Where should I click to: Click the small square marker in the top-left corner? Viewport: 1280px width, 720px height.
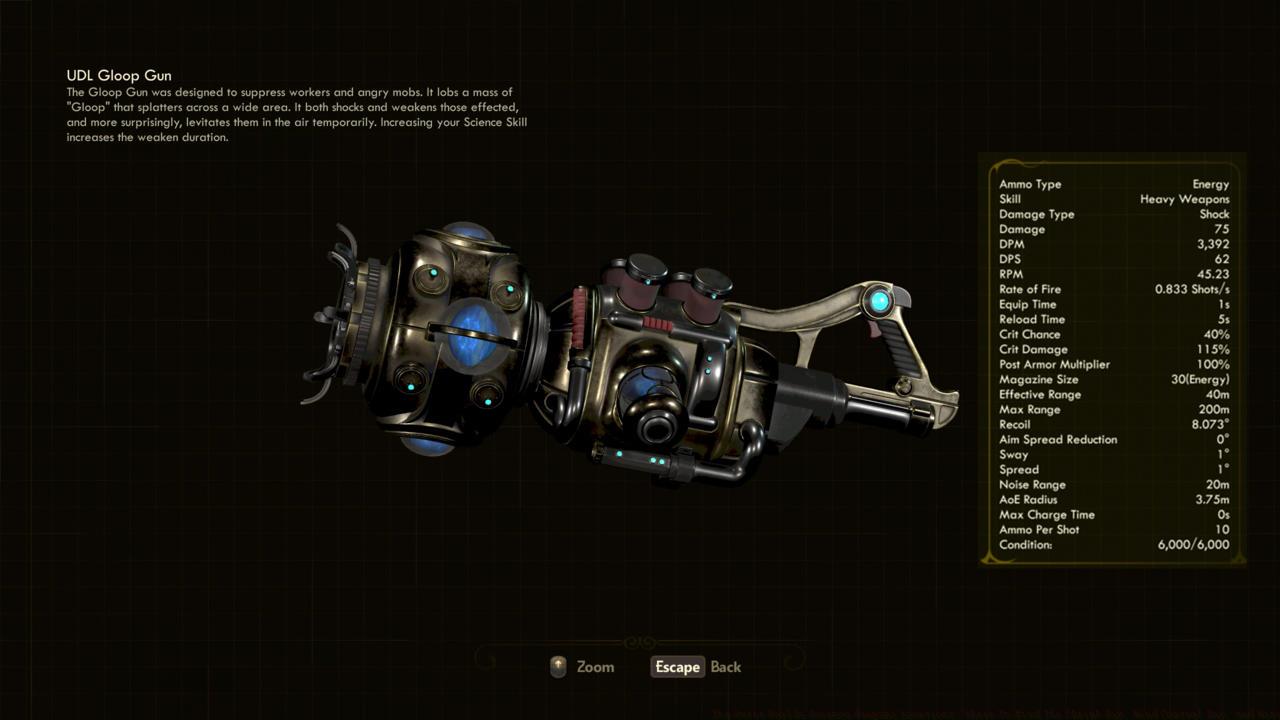(x=15, y=15)
